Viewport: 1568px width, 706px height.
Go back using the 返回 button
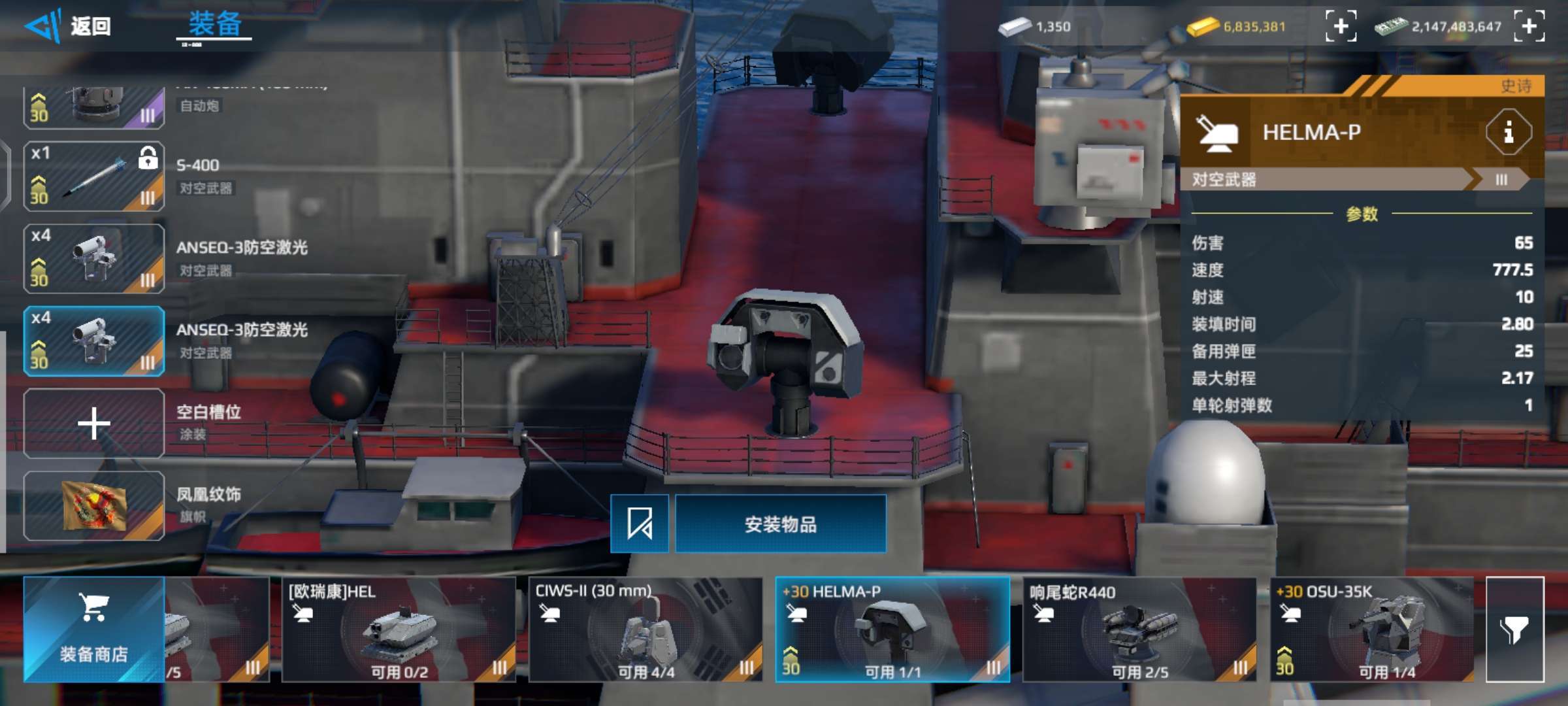point(69,27)
